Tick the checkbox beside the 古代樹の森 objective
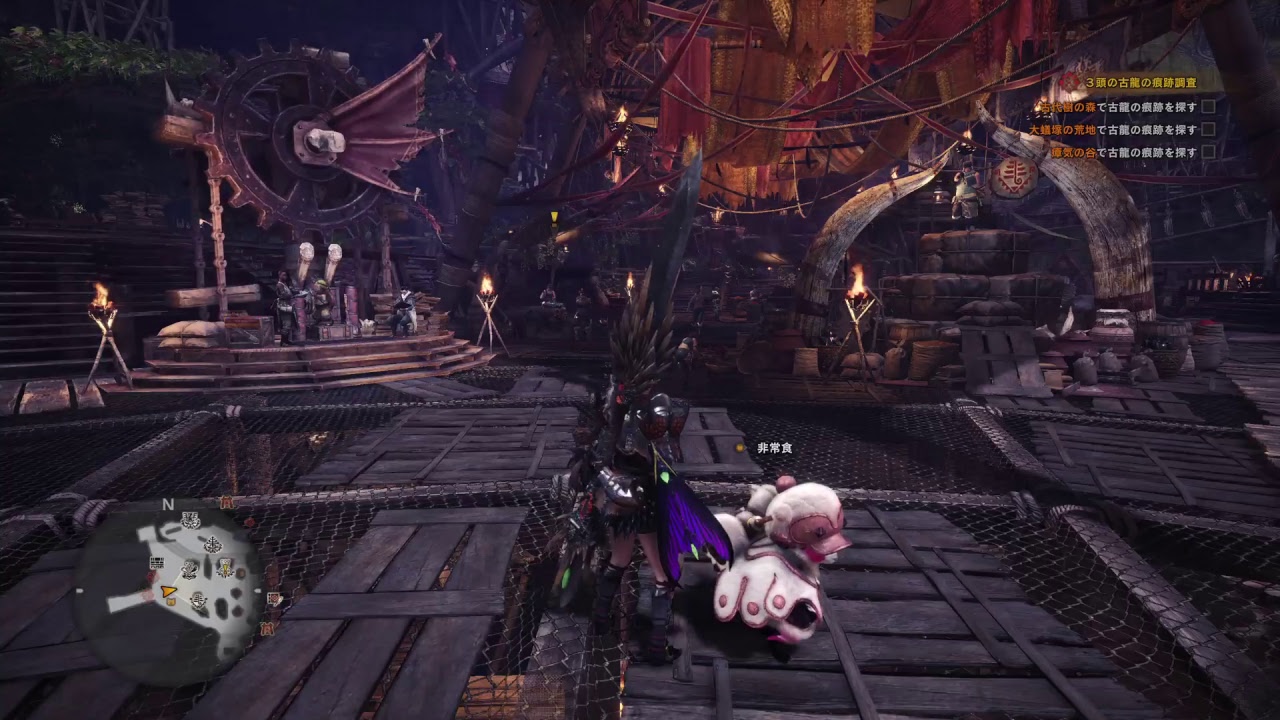 [x=1208, y=106]
